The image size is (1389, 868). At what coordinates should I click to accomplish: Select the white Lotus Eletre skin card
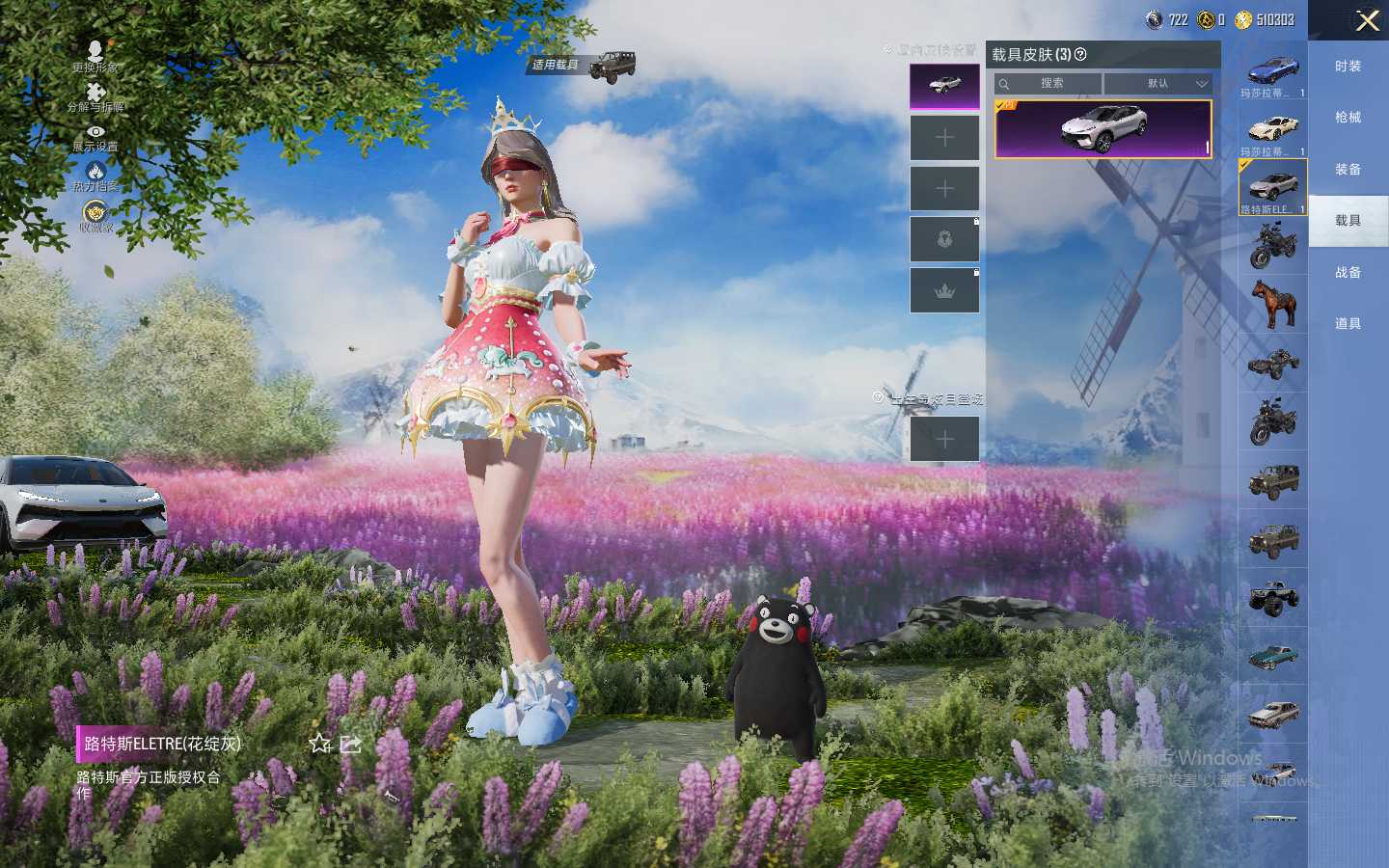pyautogui.click(x=1103, y=128)
